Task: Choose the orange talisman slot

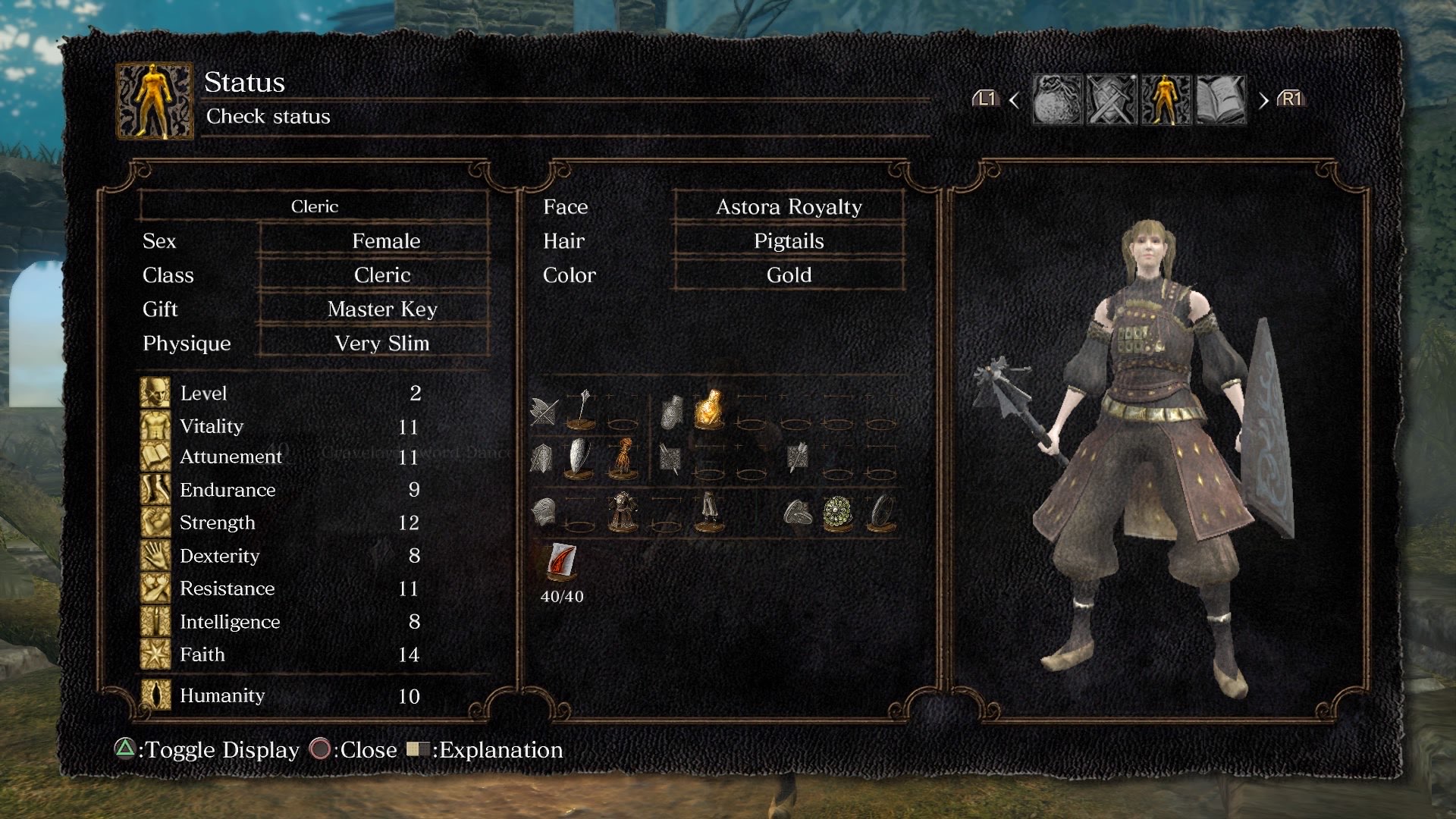Action: pos(623,458)
